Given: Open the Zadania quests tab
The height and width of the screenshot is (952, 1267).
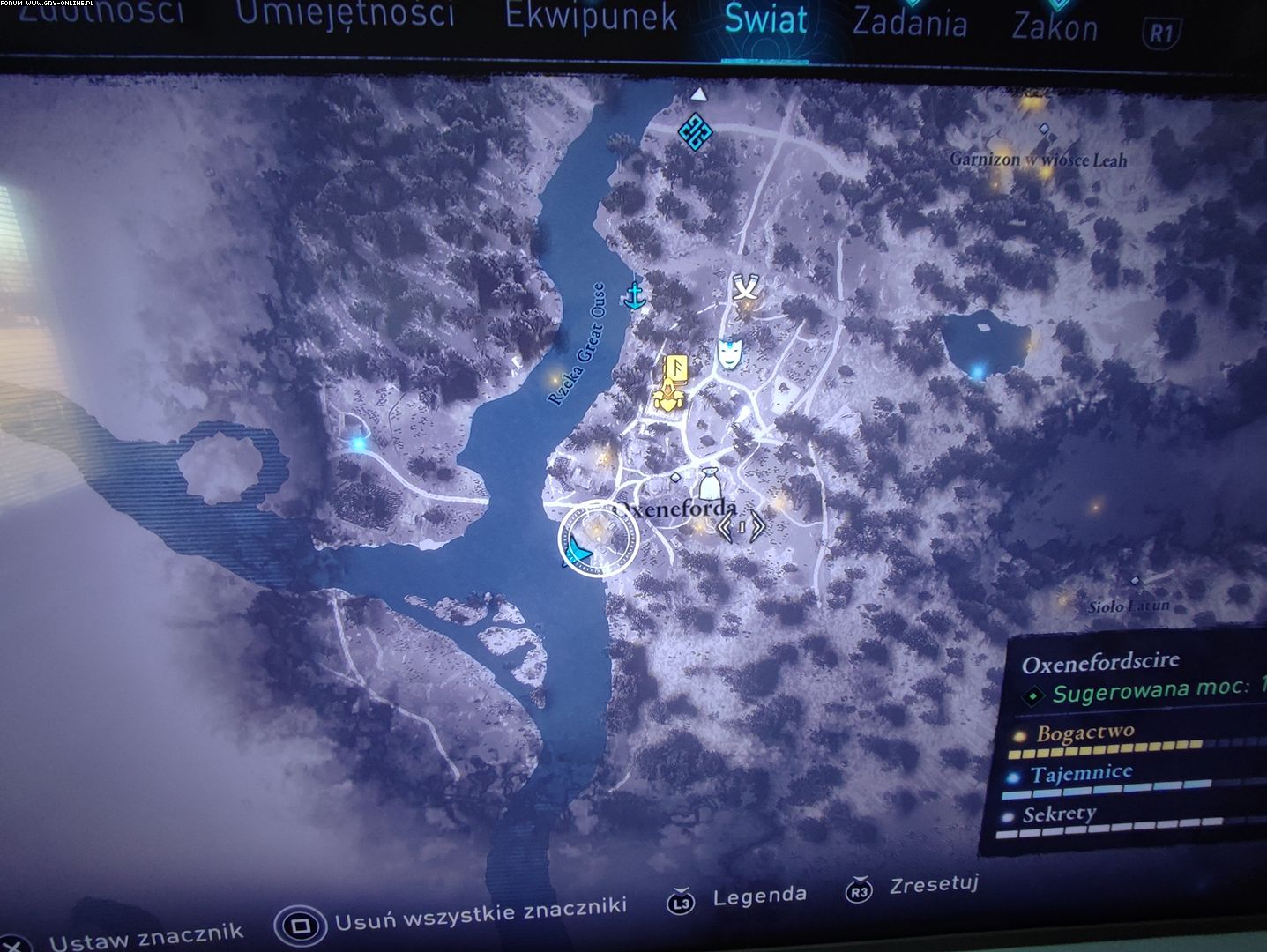Looking at the screenshot, I should click(909, 23).
